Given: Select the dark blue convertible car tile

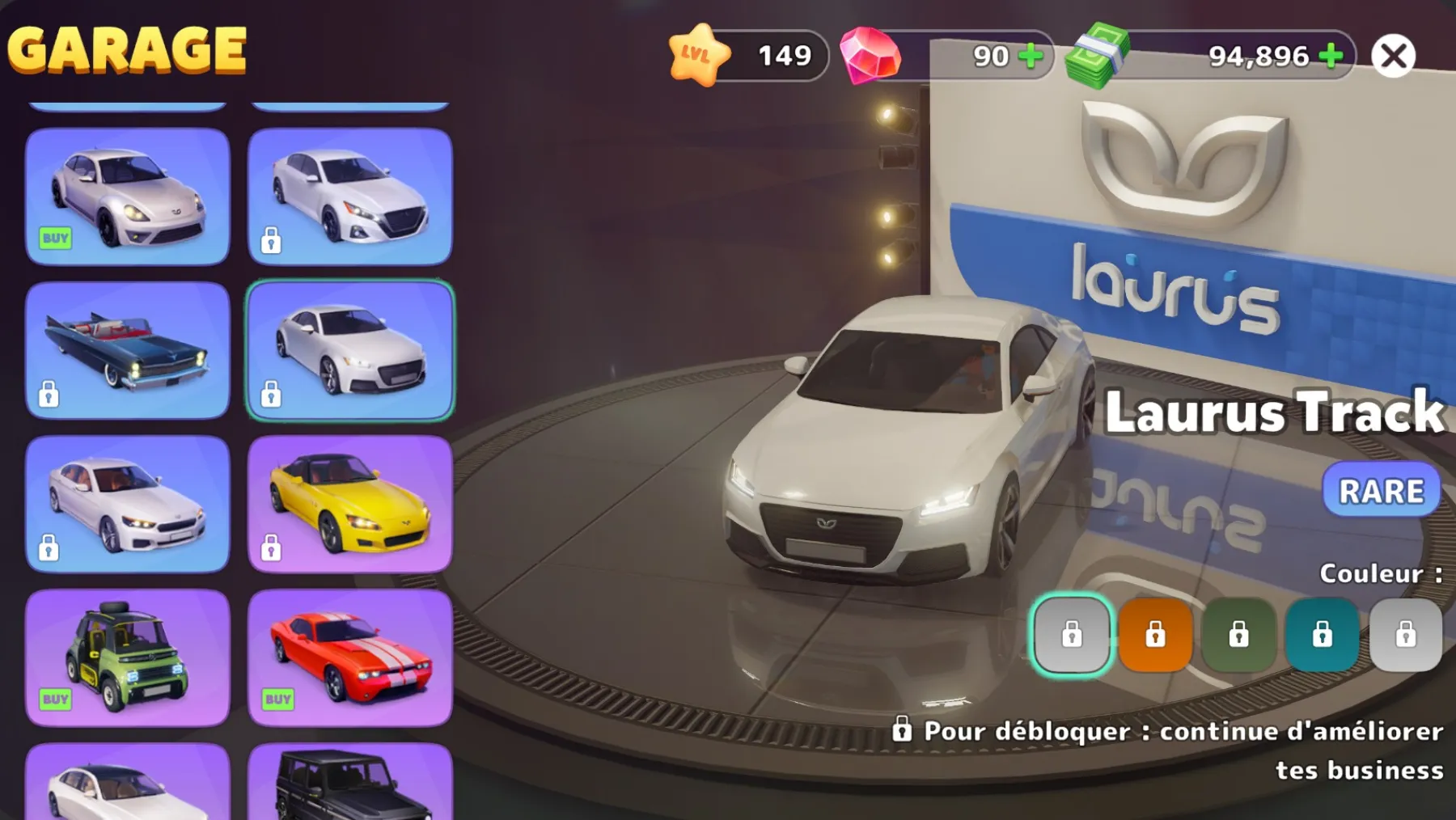Looking at the screenshot, I should tap(128, 350).
